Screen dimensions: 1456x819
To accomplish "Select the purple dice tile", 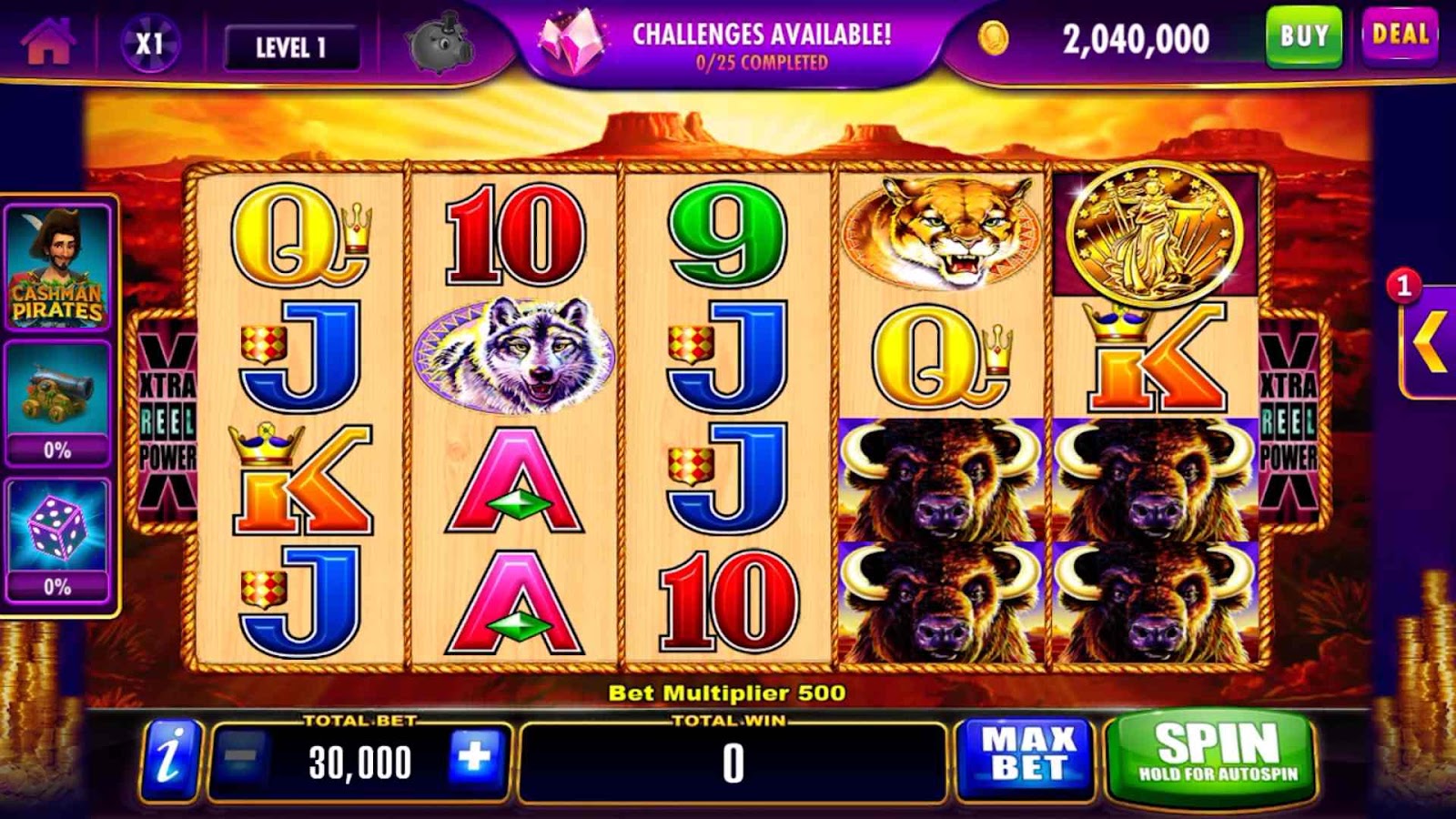I will pyautogui.click(x=58, y=539).
